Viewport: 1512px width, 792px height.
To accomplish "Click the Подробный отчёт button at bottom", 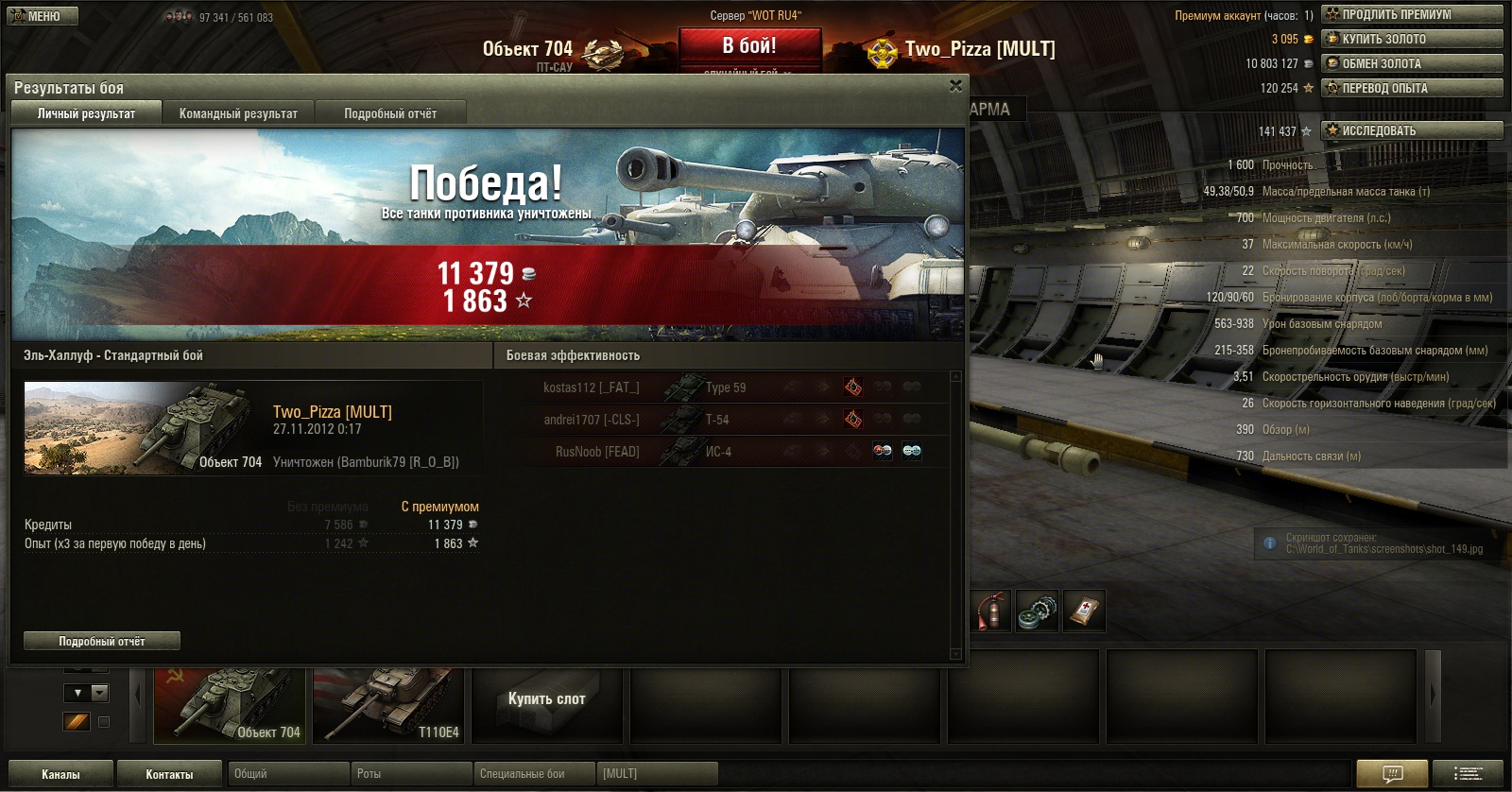I will click(x=102, y=641).
